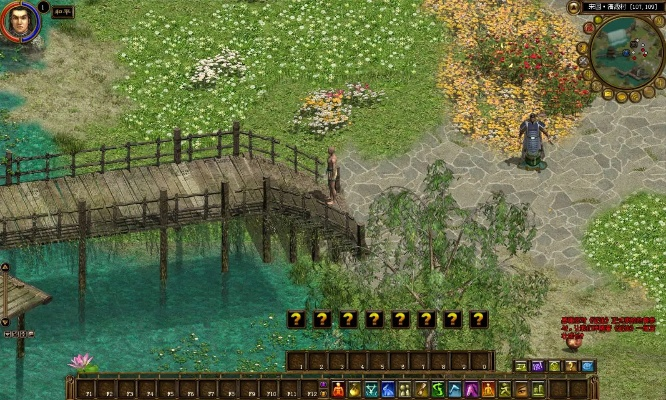This screenshot has height=400, width=666.
Task: Select the purple tent-shaped skill icon
Action: 471,389
